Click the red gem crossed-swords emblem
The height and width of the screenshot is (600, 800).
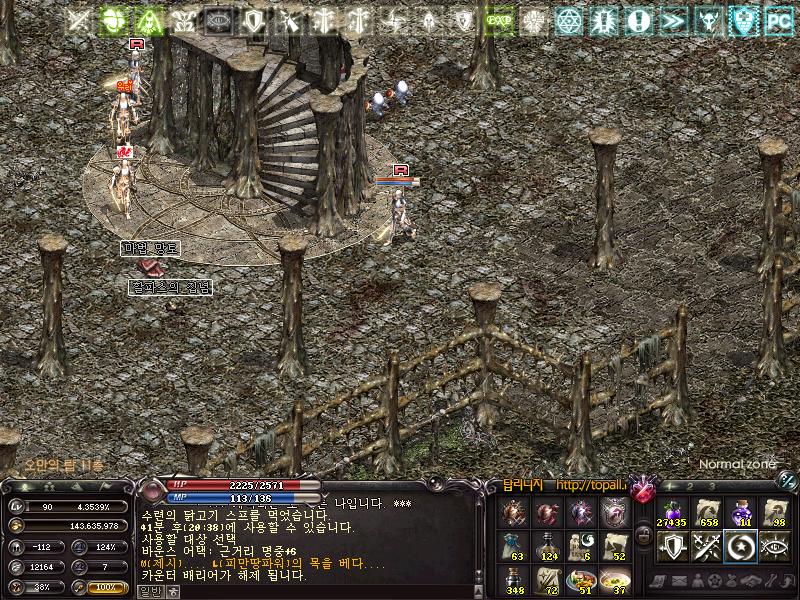[x=641, y=489]
